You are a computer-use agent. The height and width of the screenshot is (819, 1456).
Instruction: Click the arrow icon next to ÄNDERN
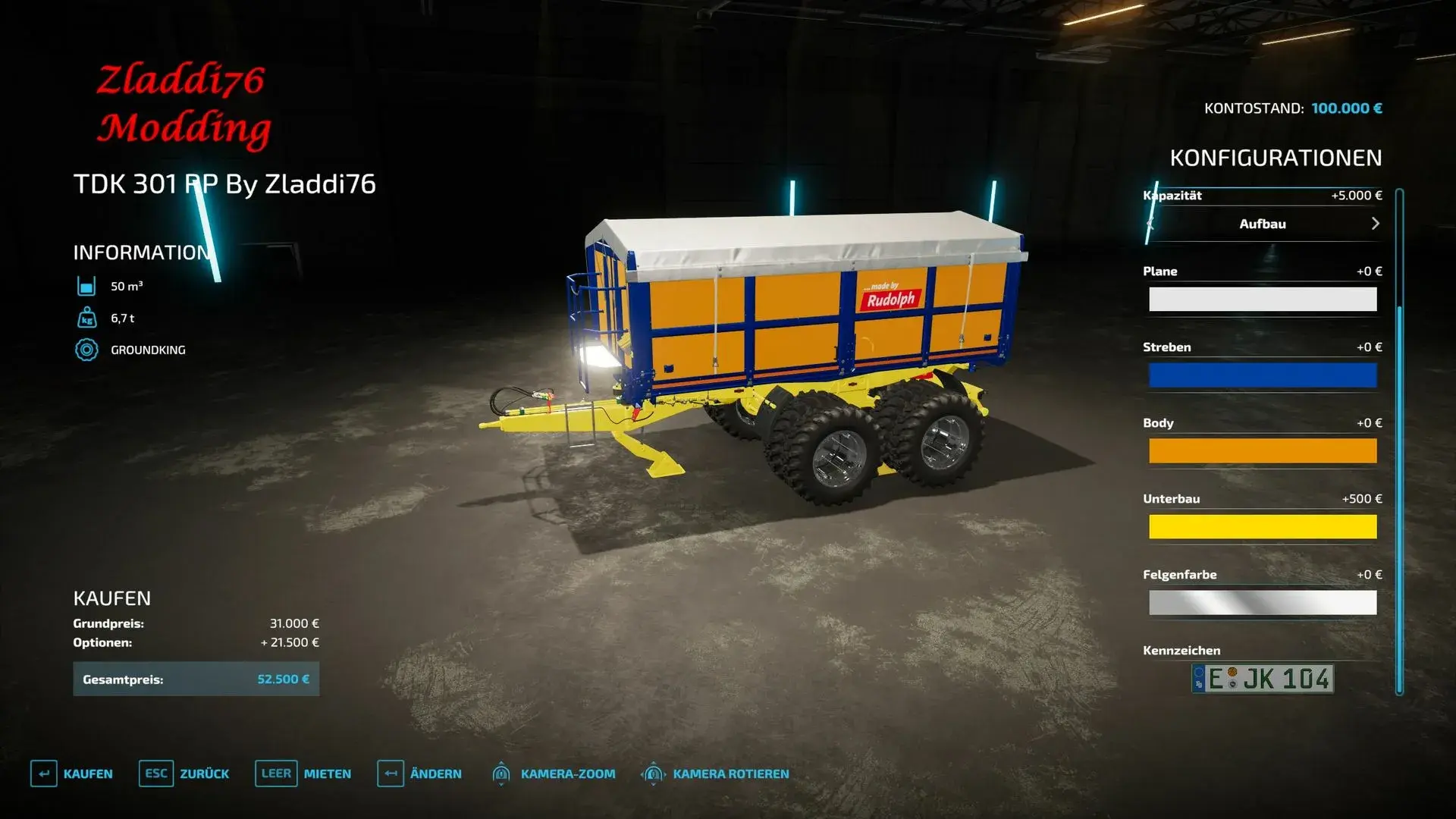tap(391, 773)
